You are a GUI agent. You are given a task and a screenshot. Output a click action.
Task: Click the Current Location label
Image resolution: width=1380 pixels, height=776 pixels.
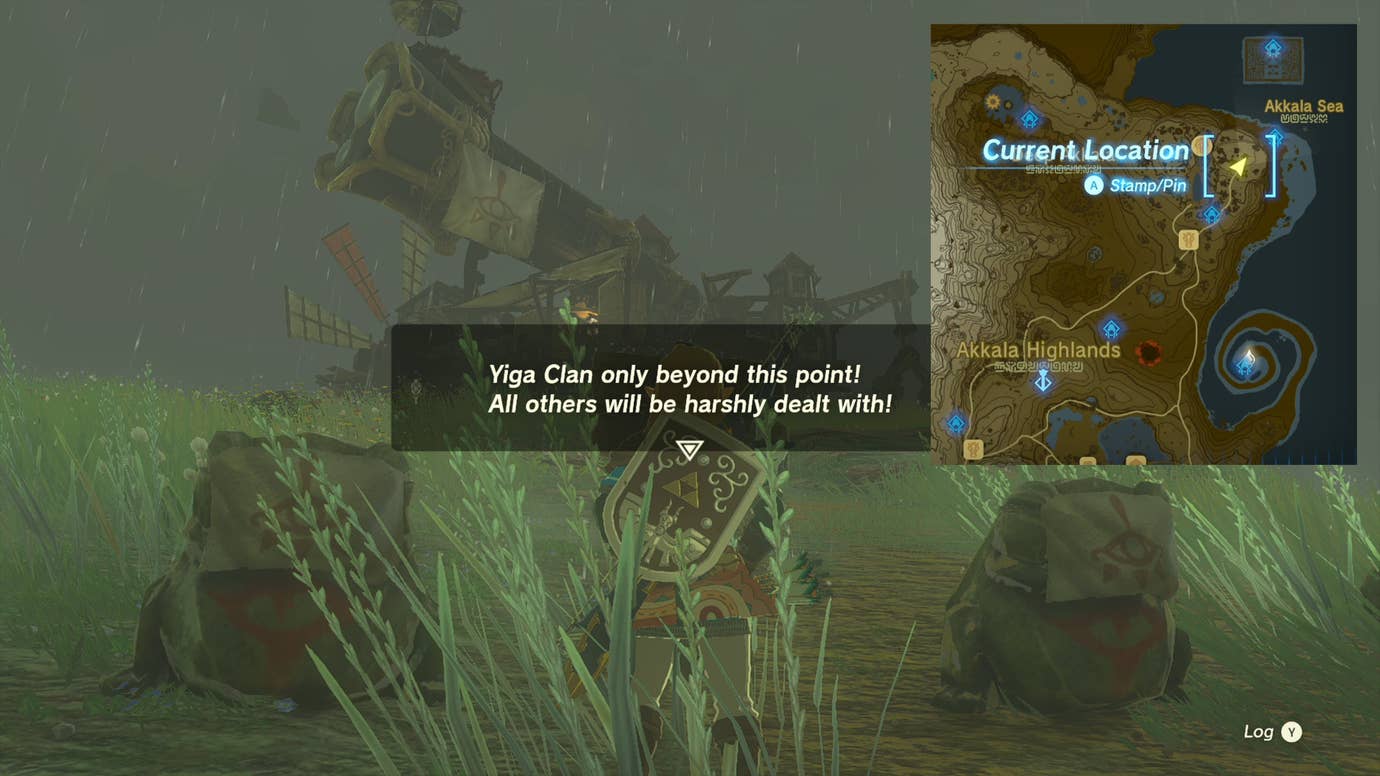[x=1085, y=151]
